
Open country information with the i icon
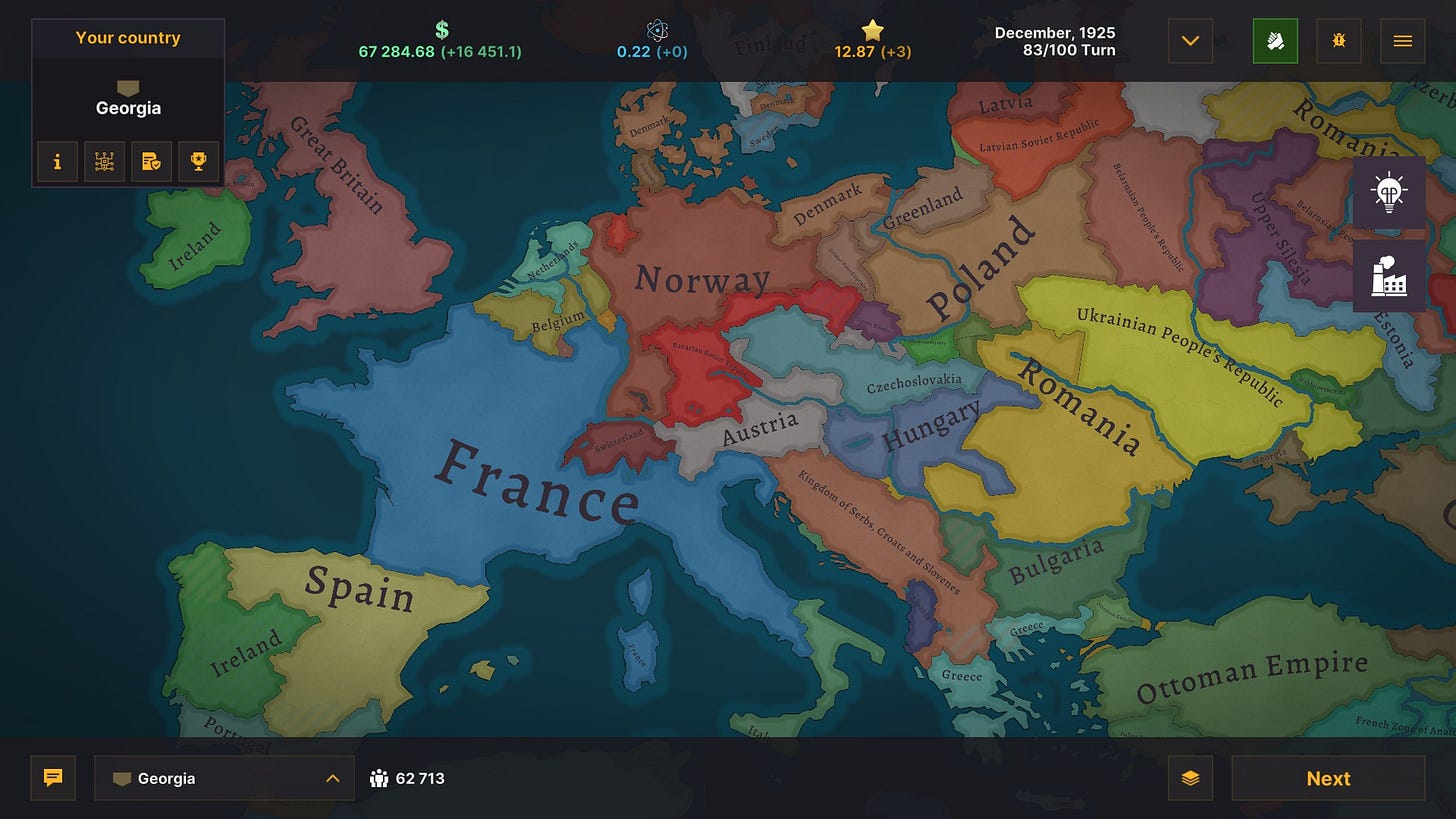[x=57, y=161]
